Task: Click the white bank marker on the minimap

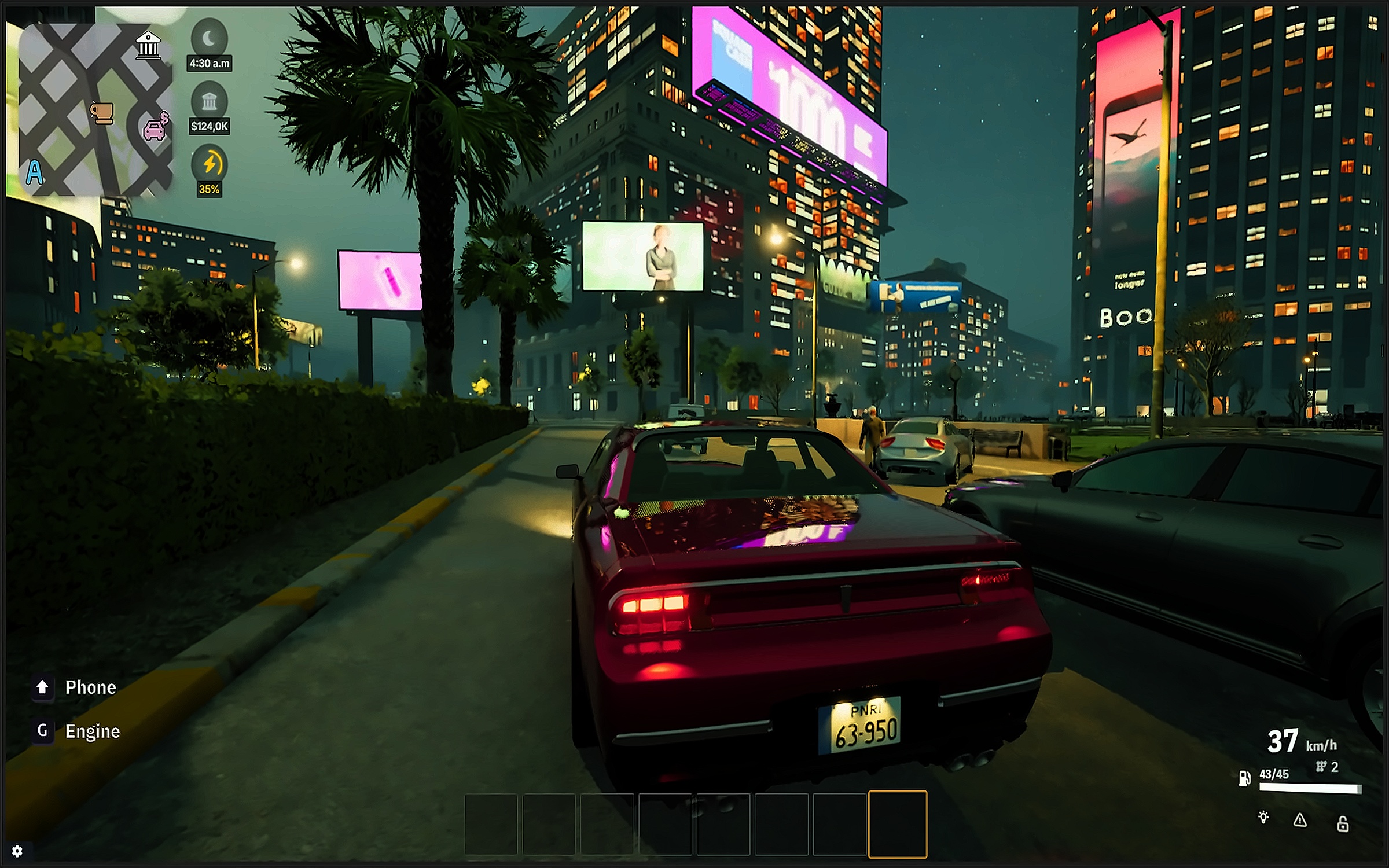Action: pos(148,45)
